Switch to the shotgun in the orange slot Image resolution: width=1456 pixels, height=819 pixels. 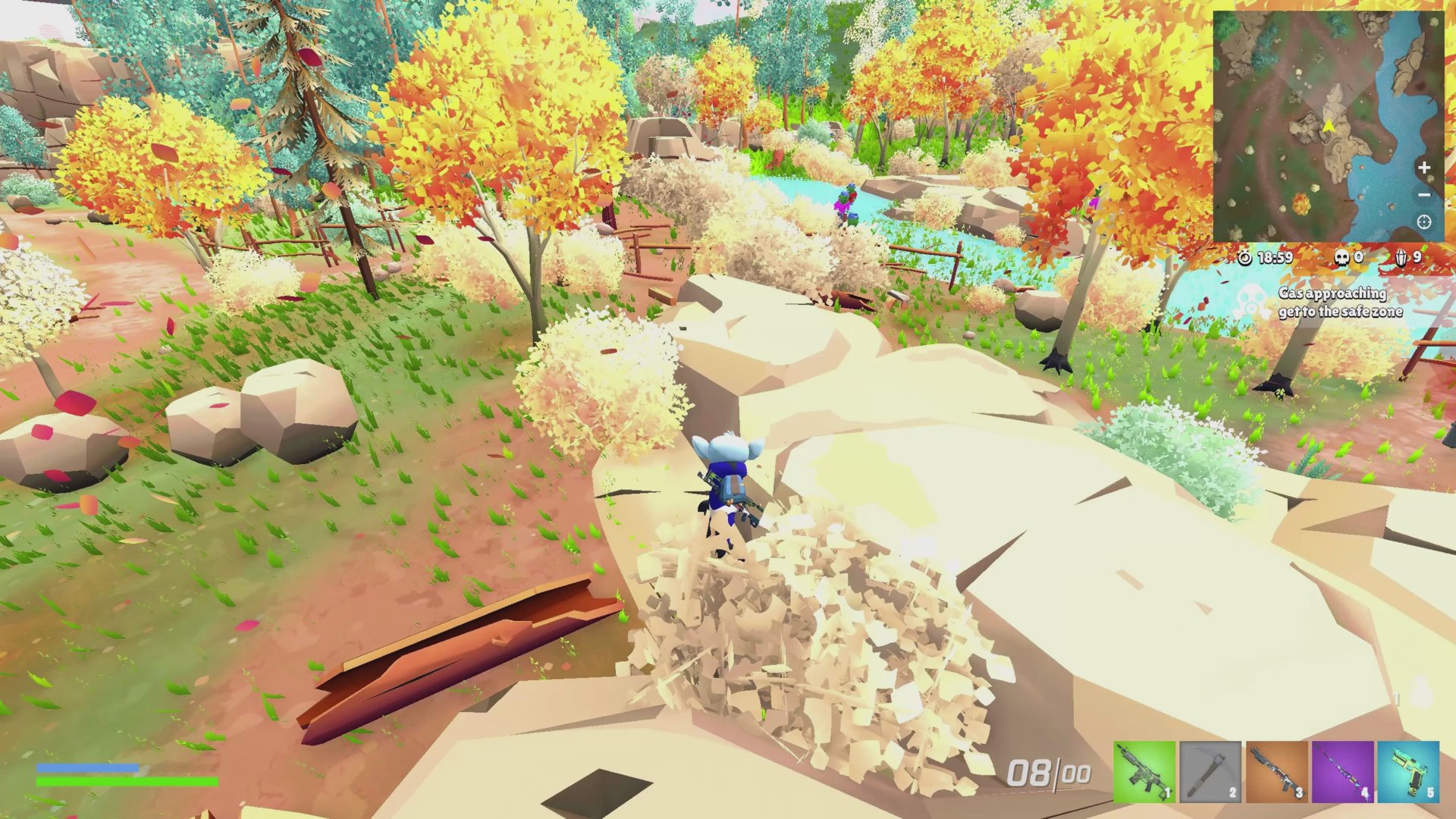coord(1276,771)
